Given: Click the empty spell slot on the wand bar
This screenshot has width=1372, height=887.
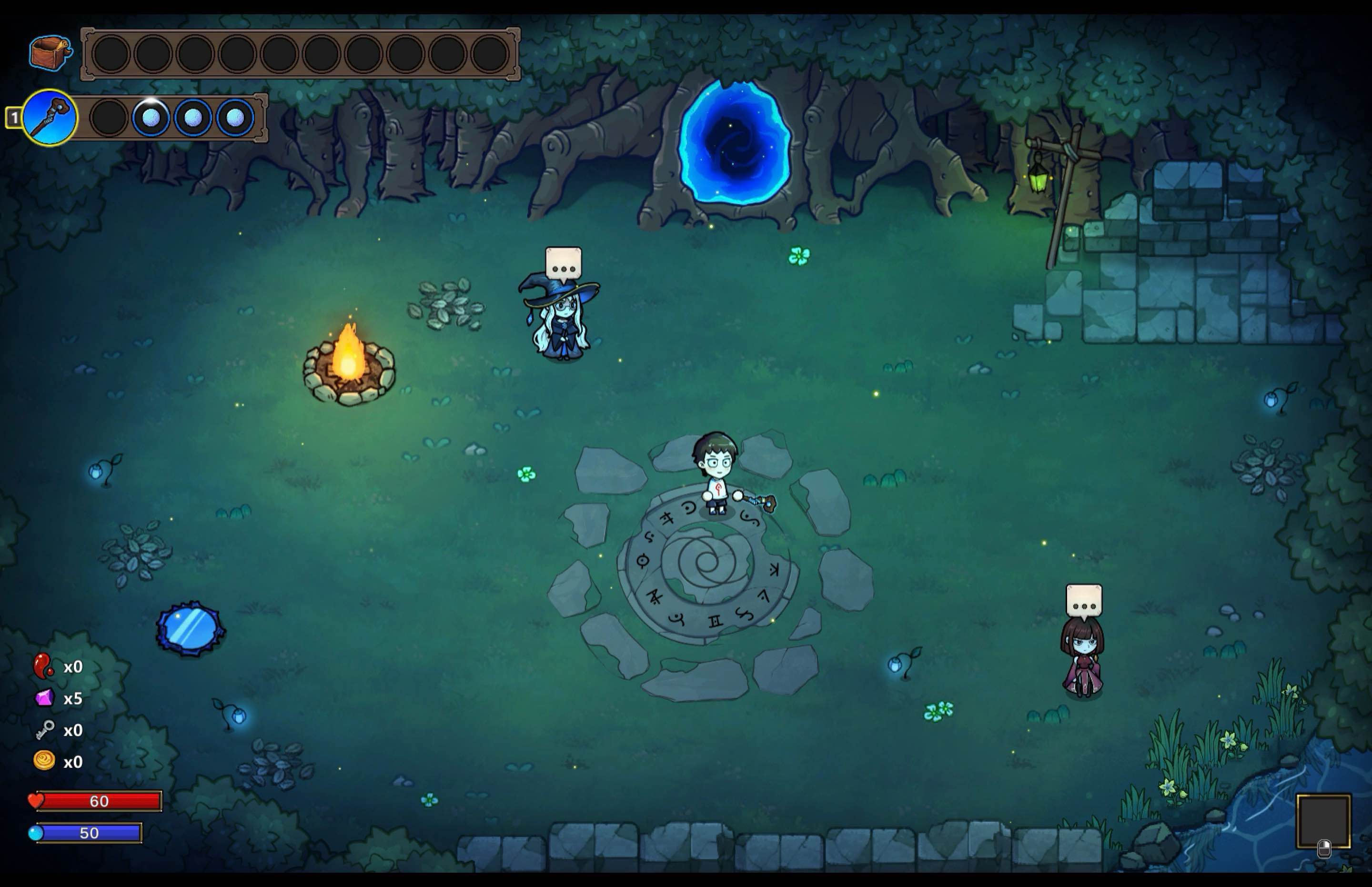Looking at the screenshot, I should point(109,118).
